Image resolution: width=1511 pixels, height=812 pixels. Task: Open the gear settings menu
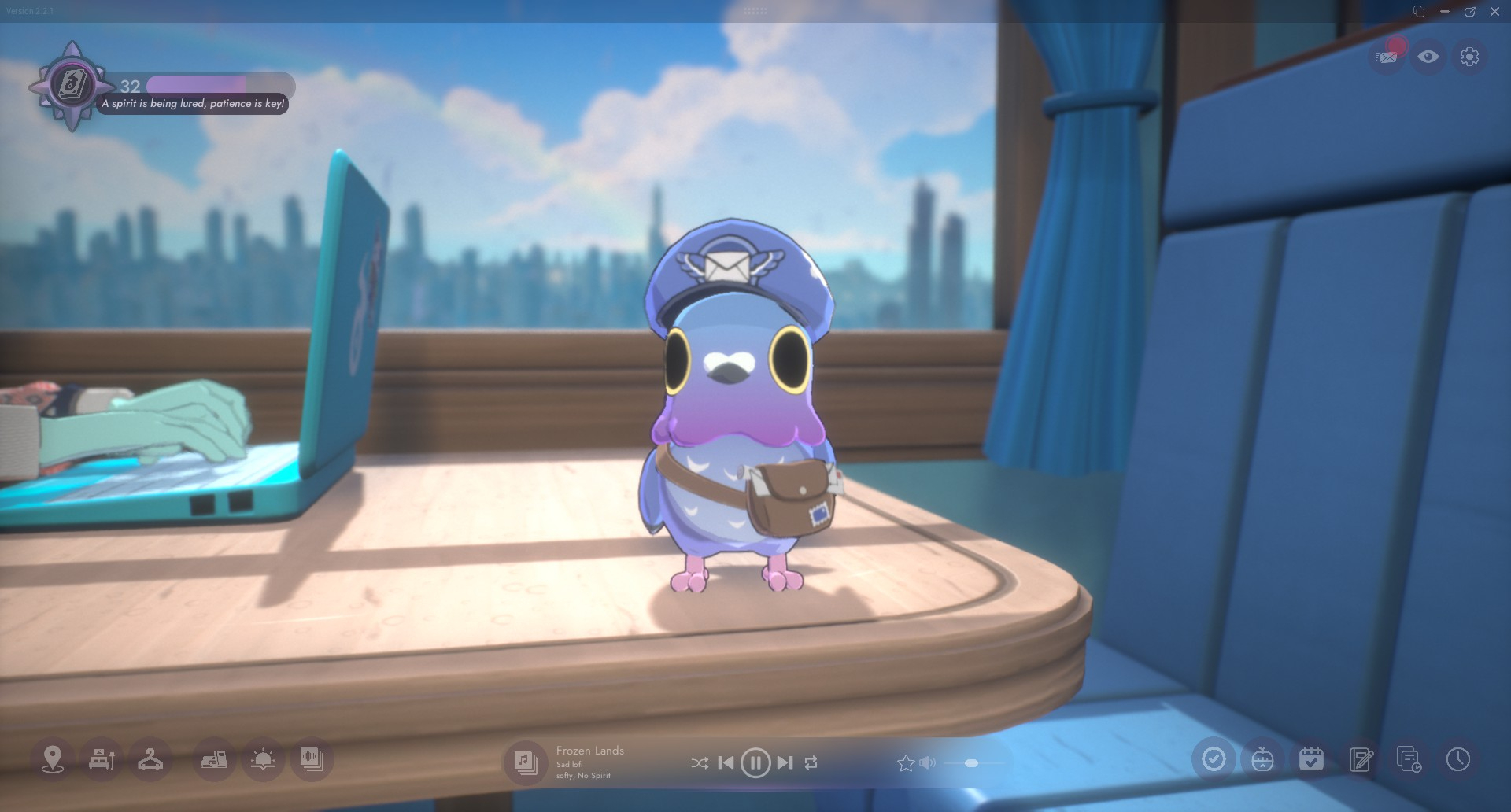[x=1469, y=57]
